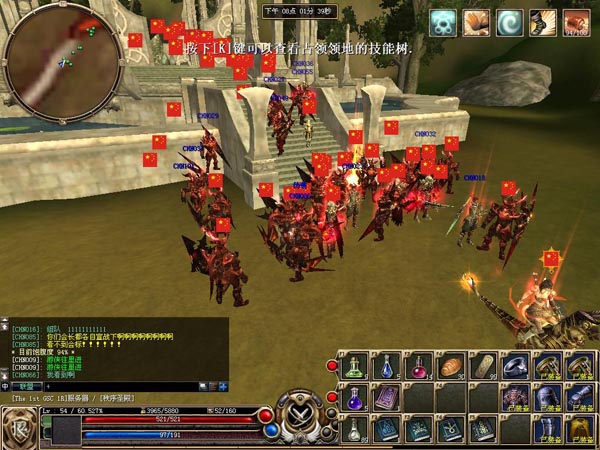Image resolution: width=600 pixels, height=450 pixels.
Task: Open the chat channel selector button
Action: [x=28, y=386]
